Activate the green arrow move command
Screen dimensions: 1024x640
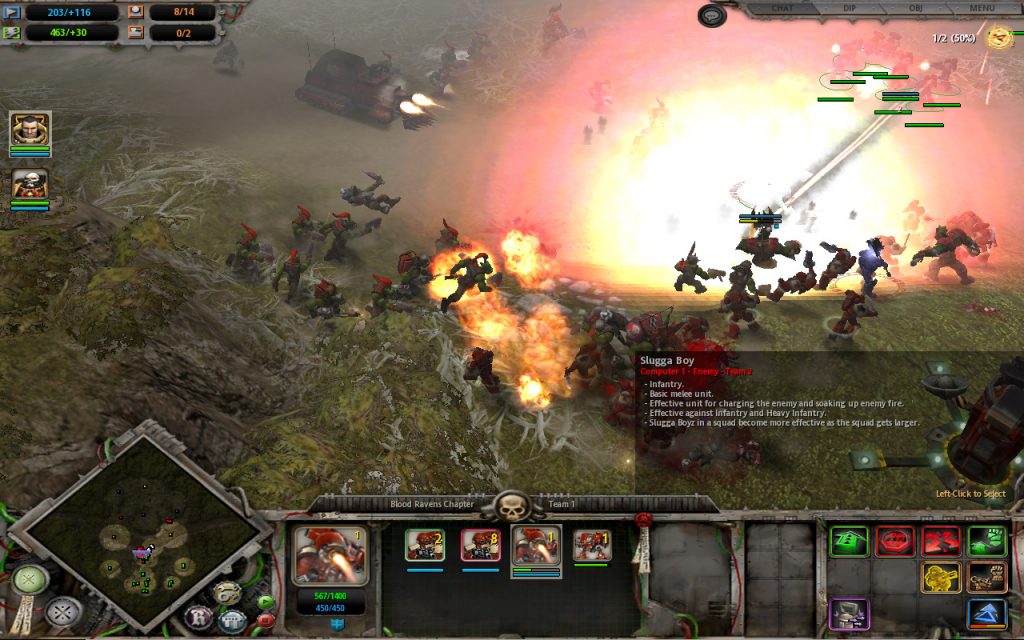coord(848,541)
